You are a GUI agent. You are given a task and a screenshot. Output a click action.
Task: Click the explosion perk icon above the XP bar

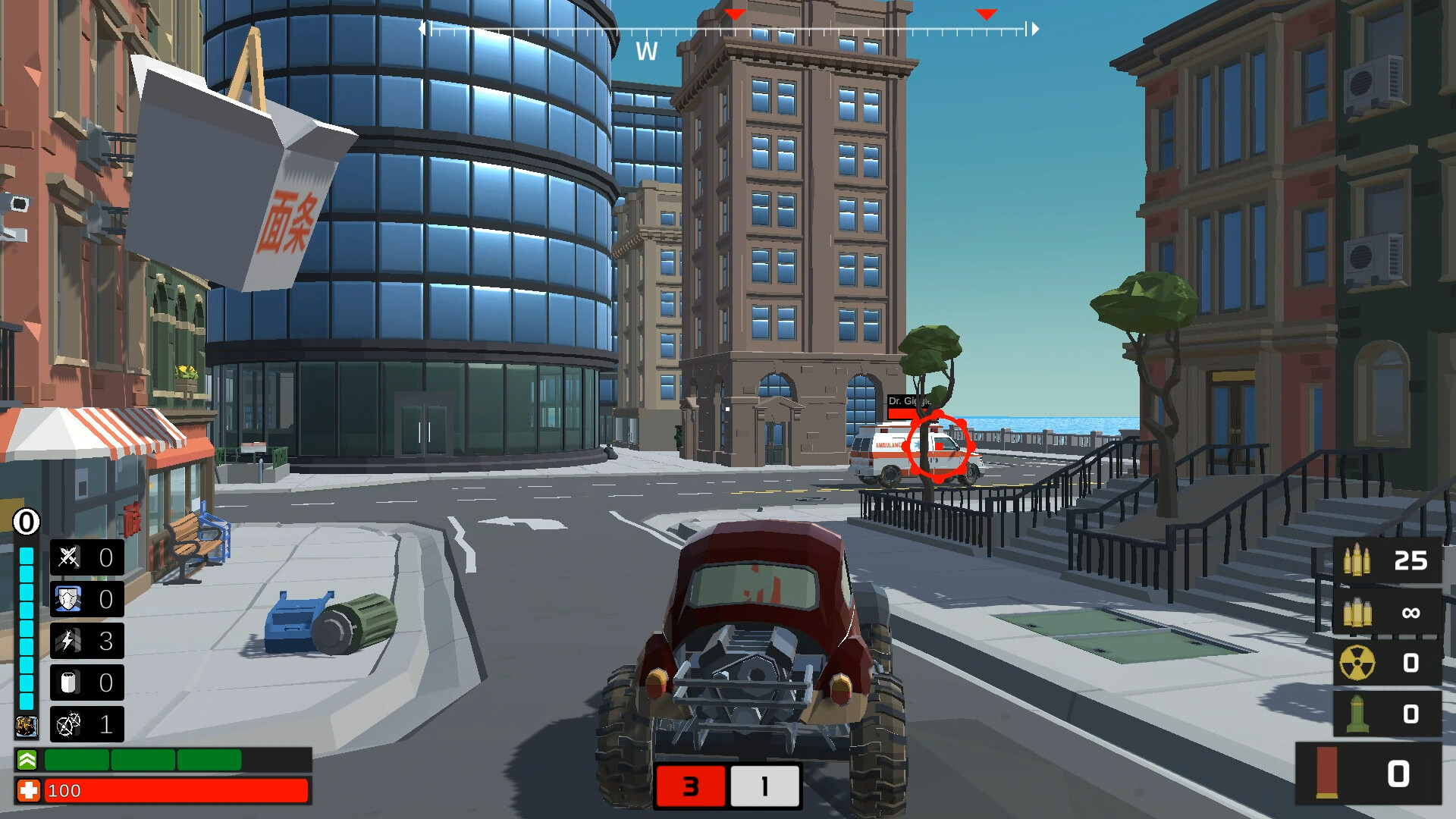pos(25,726)
